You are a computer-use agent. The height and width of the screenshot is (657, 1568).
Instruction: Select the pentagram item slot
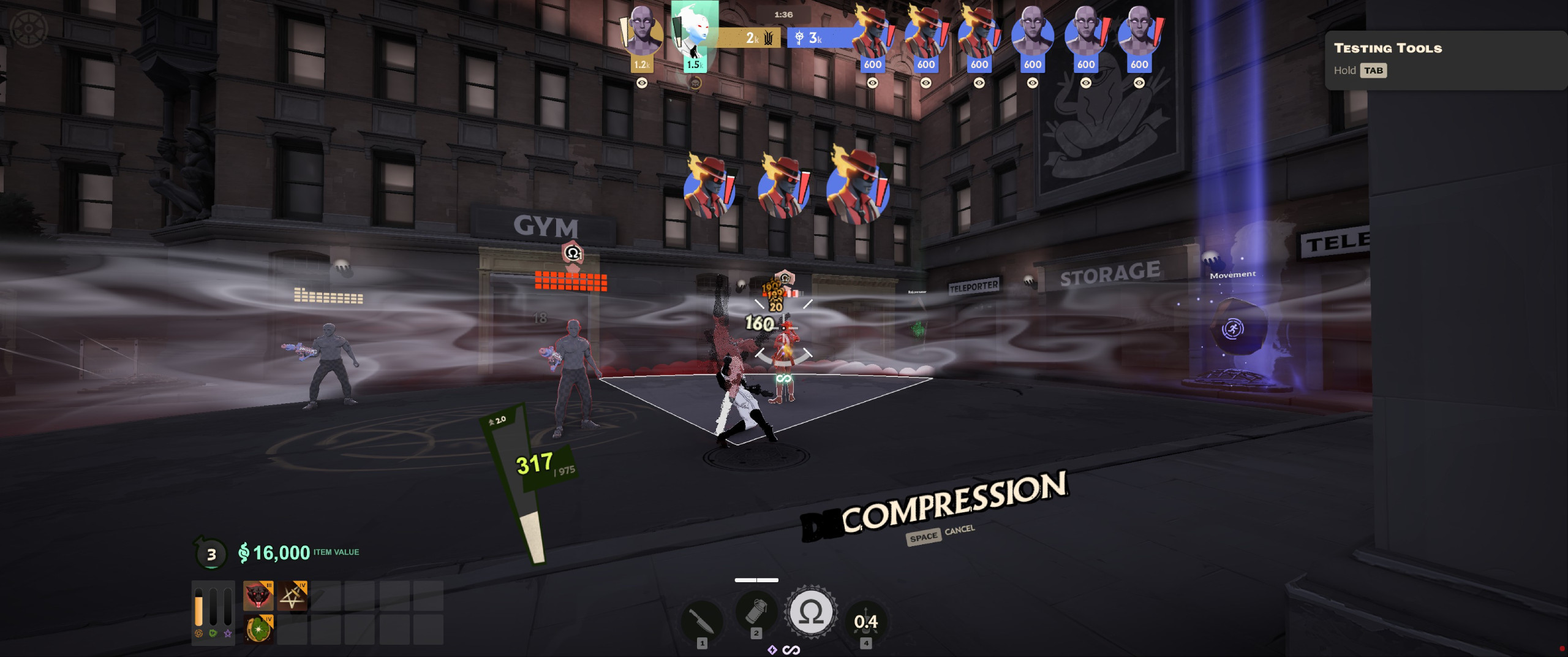coord(292,596)
